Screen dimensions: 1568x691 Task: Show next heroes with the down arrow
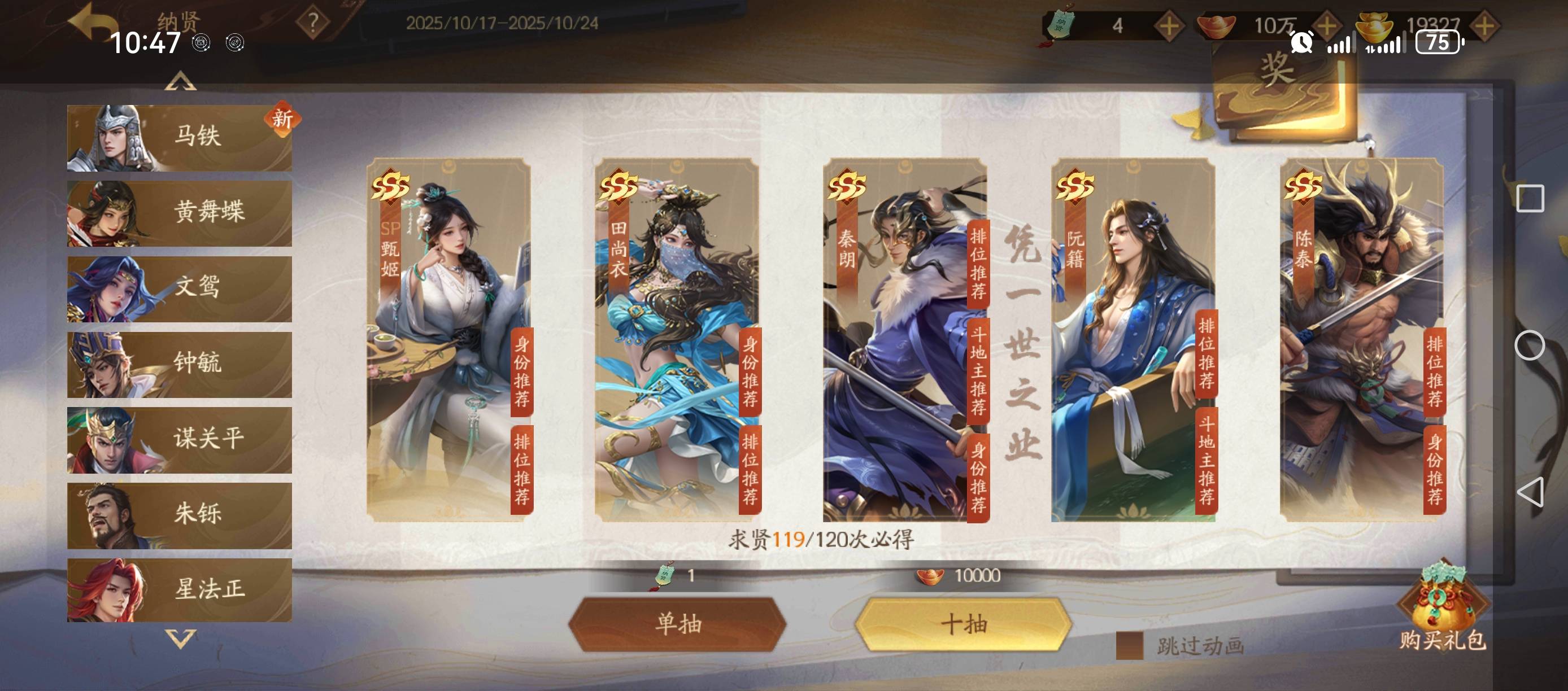180,638
